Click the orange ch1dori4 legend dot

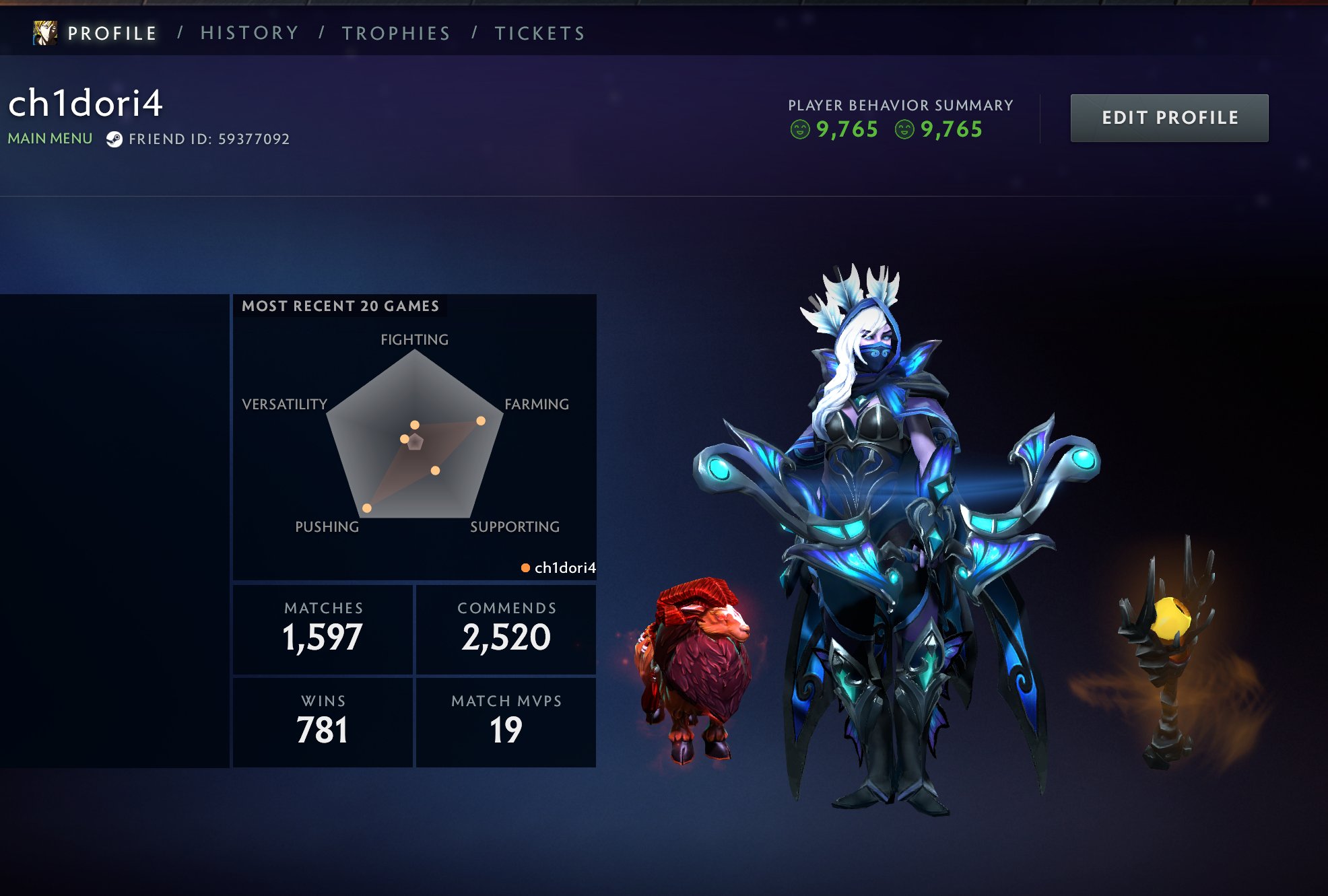[524, 569]
